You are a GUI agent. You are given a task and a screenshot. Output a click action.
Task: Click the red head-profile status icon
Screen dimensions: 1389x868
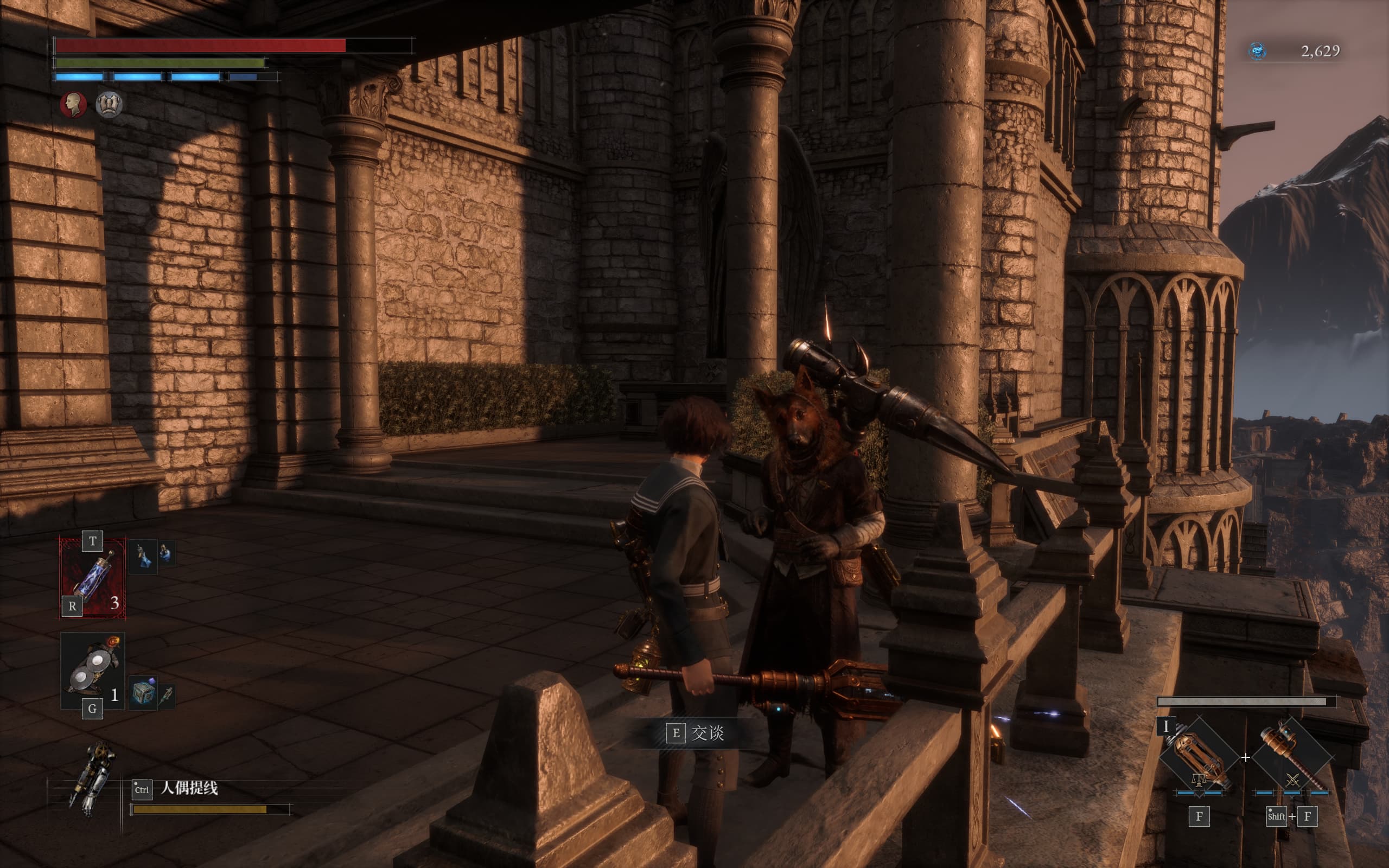click(73, 105)
